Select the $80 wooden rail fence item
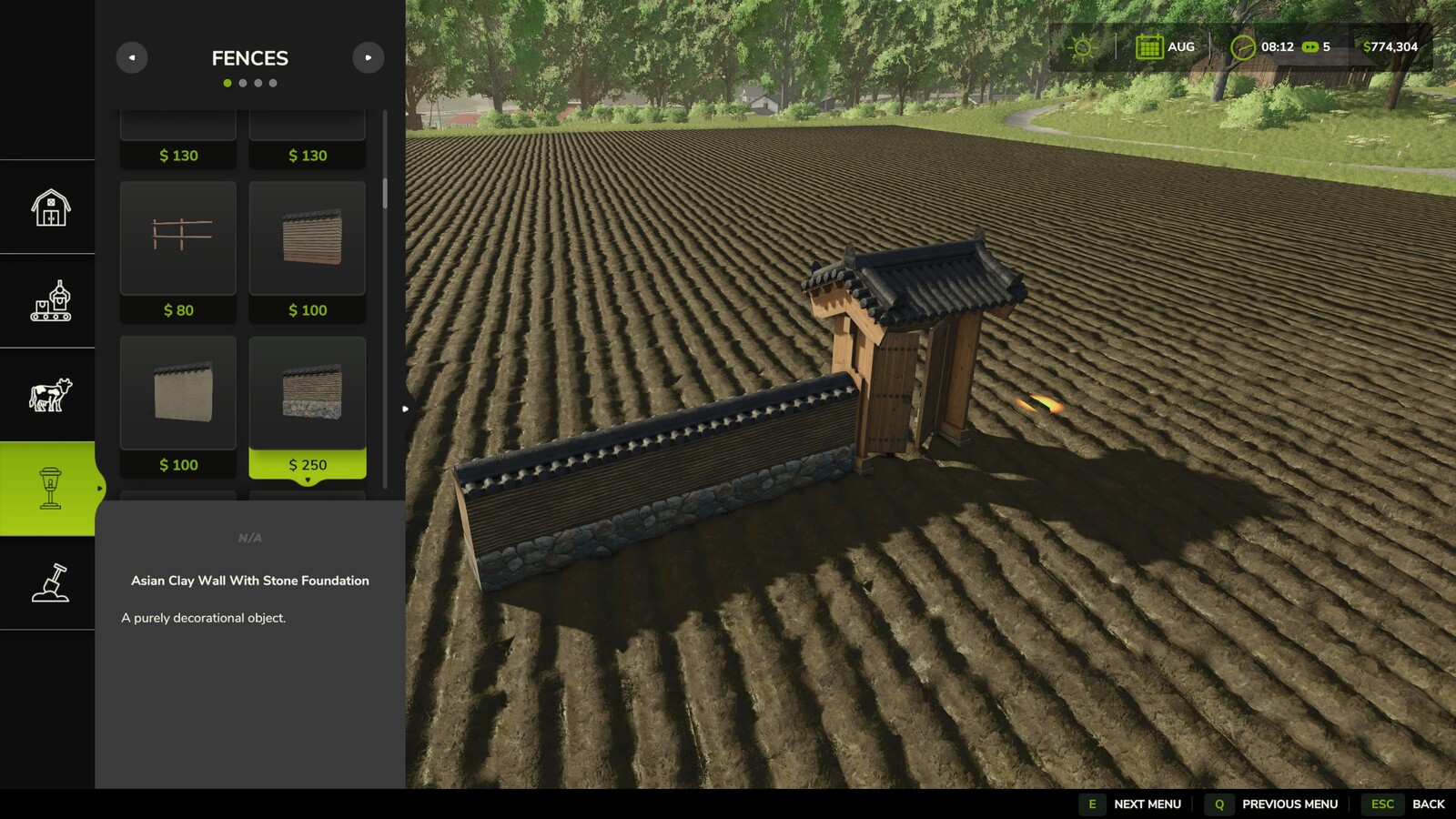This screenshot has height=819, width=1456. (177, 238)
